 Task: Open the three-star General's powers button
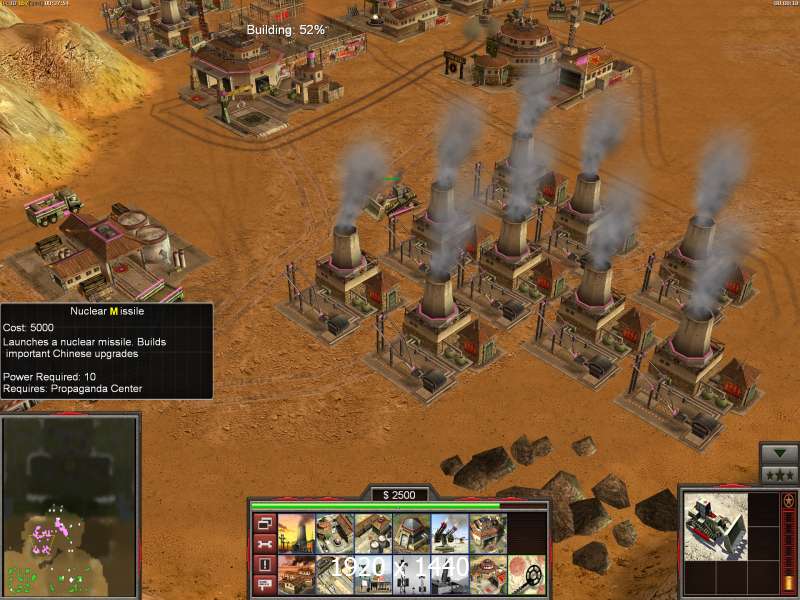(779, 474)
